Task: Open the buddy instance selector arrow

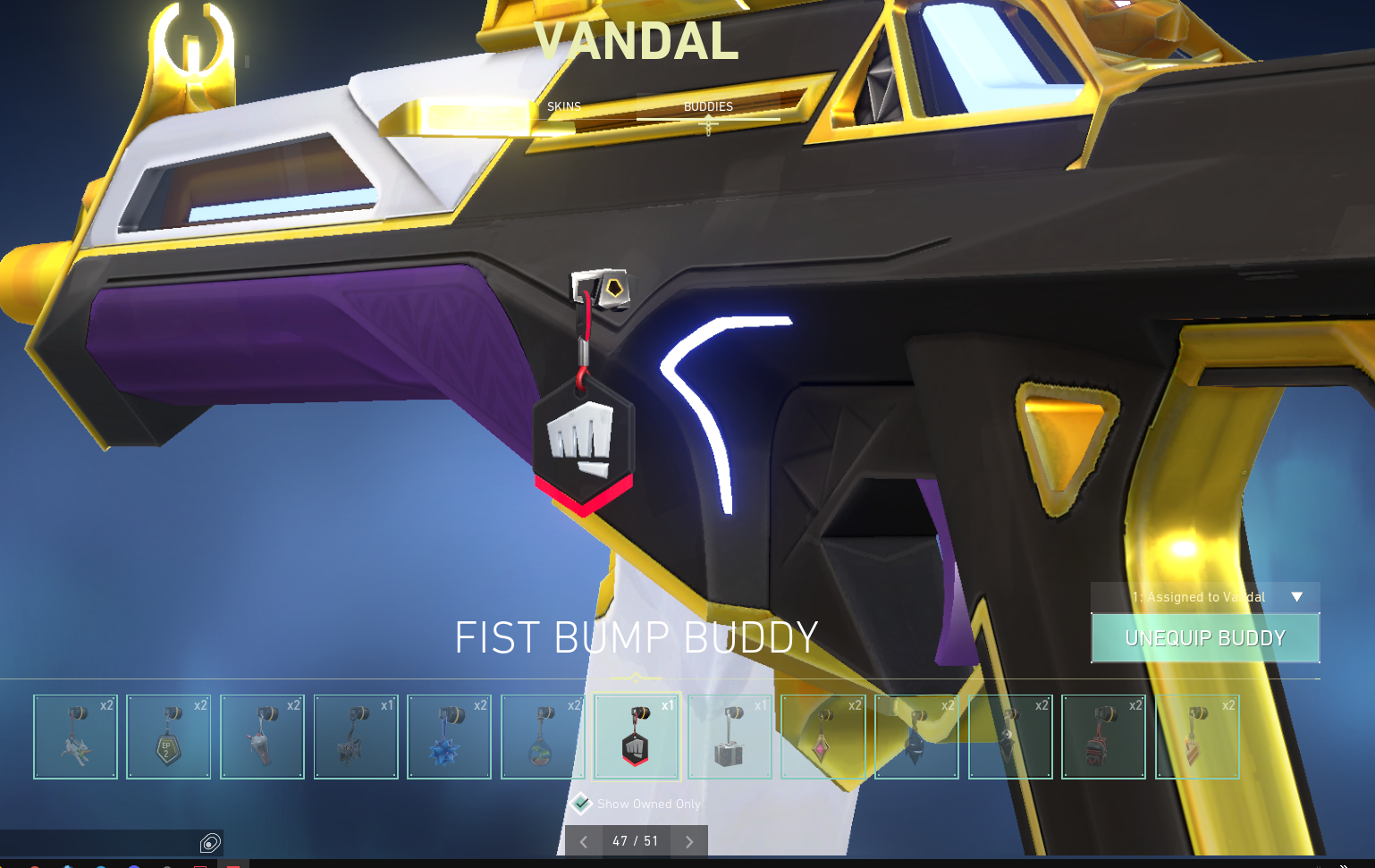Action: tap(1295, 597)
